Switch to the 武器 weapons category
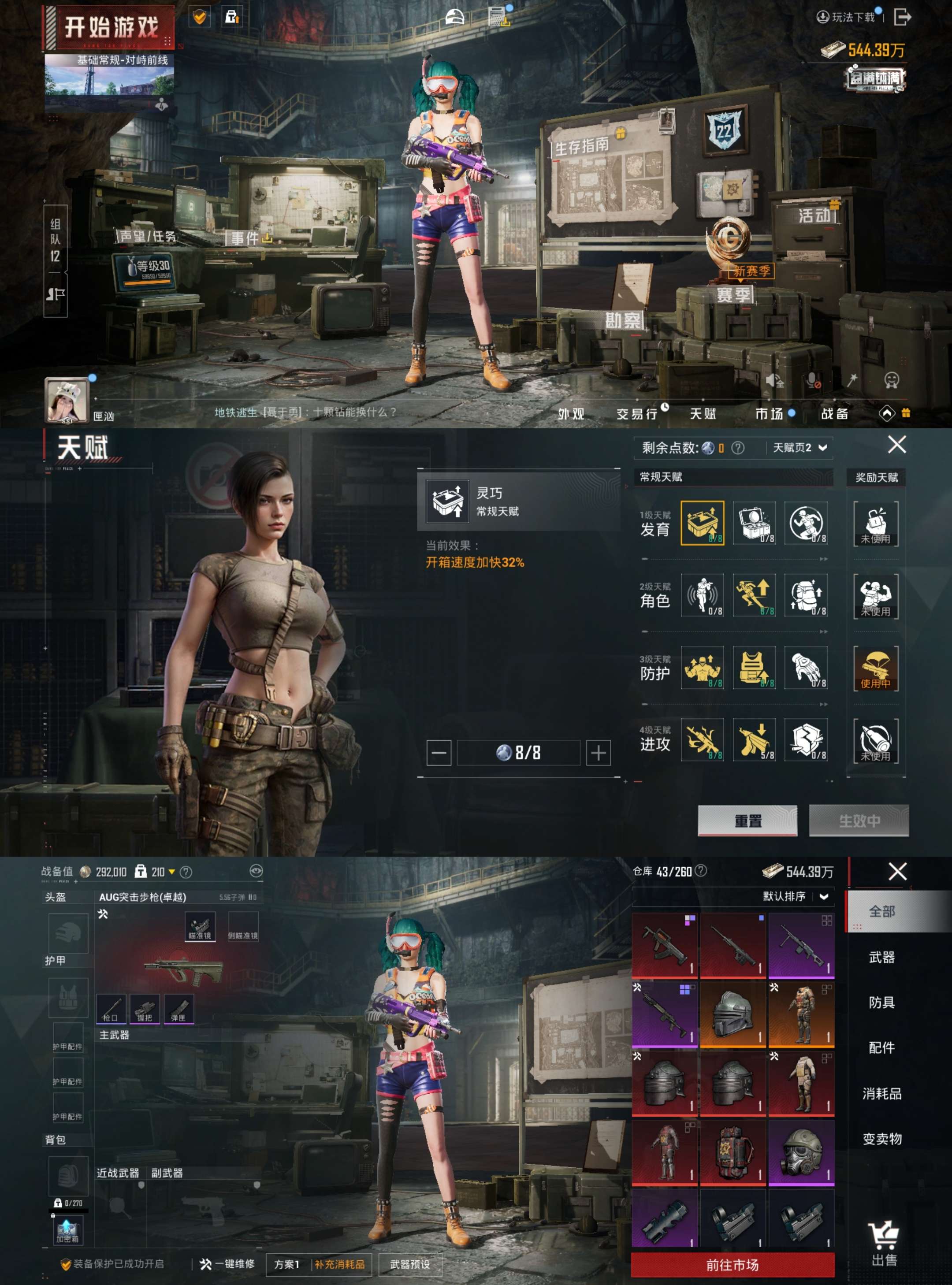The image size is (952, 1285). [881, 957]
